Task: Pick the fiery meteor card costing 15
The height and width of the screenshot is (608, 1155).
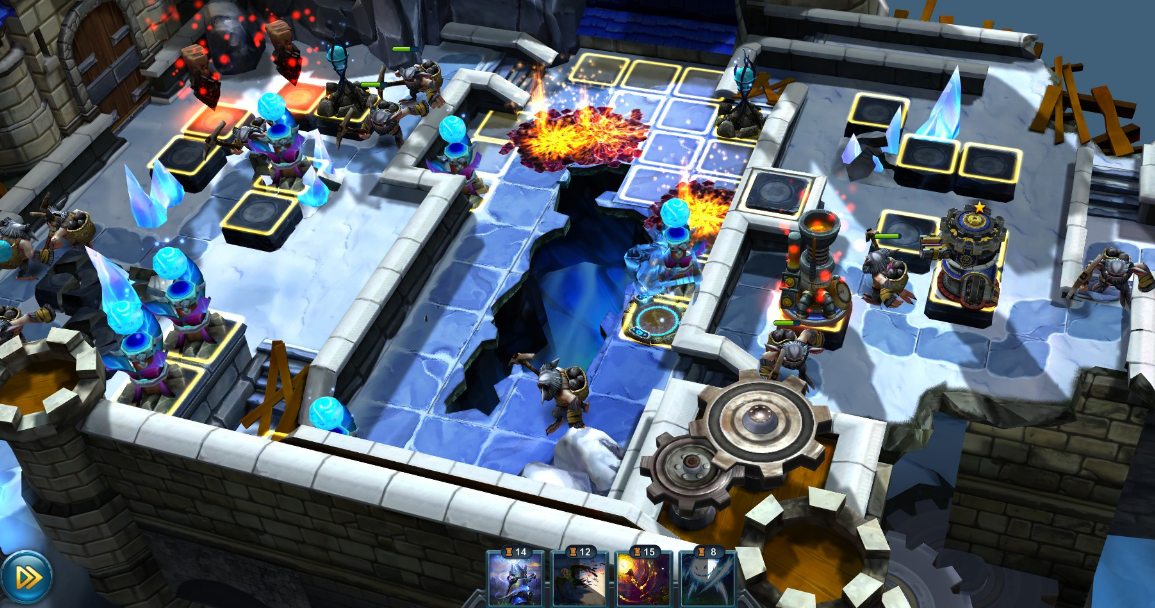Action: 642,579
